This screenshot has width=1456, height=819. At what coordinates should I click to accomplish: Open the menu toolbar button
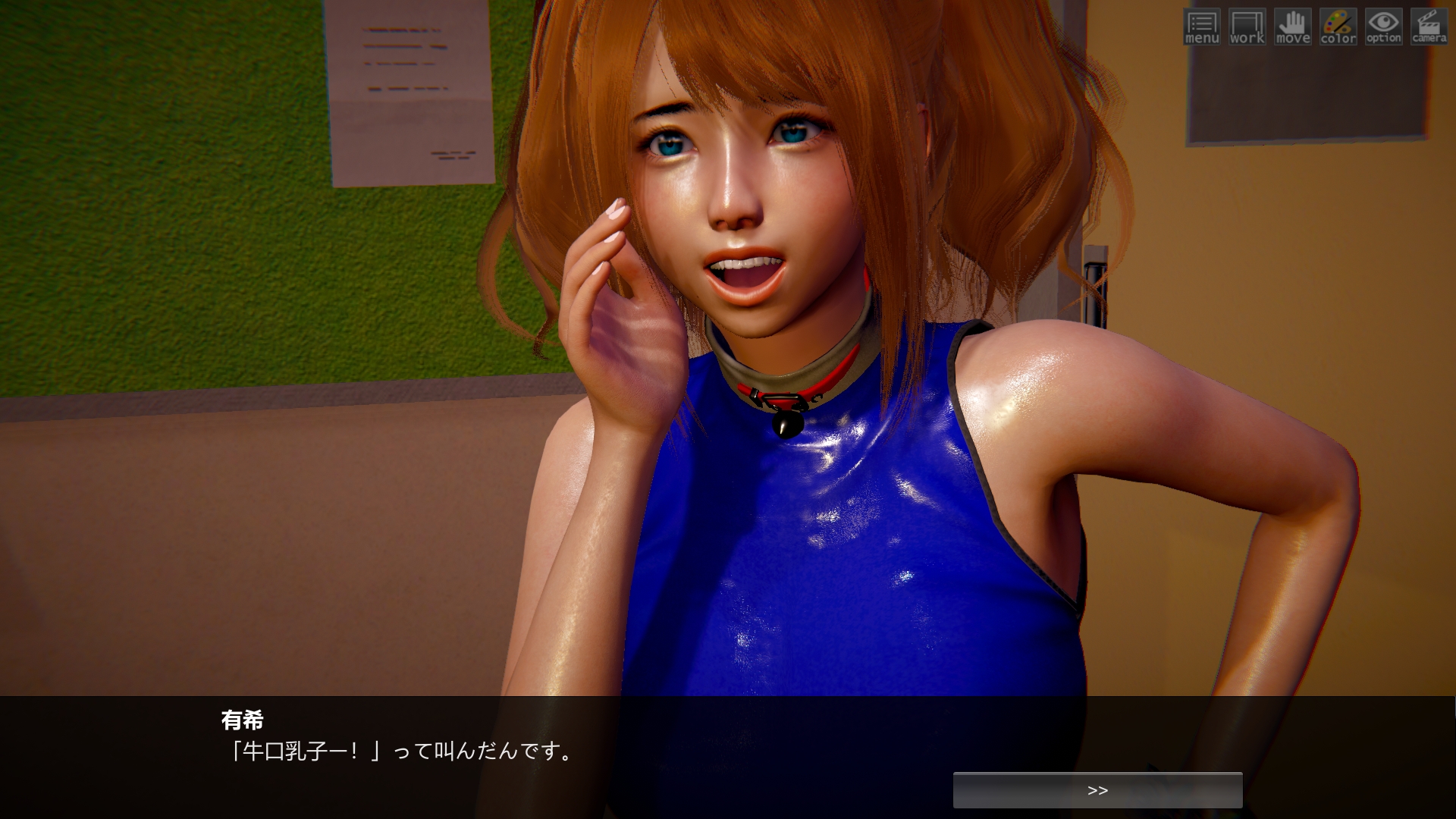click(x=1201, y=27)
